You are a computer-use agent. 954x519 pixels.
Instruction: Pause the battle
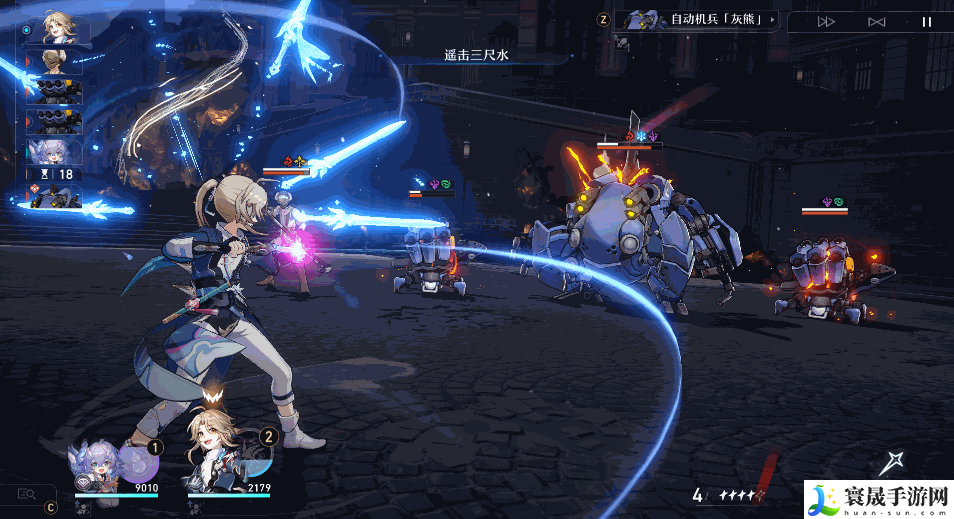[926, 21]
